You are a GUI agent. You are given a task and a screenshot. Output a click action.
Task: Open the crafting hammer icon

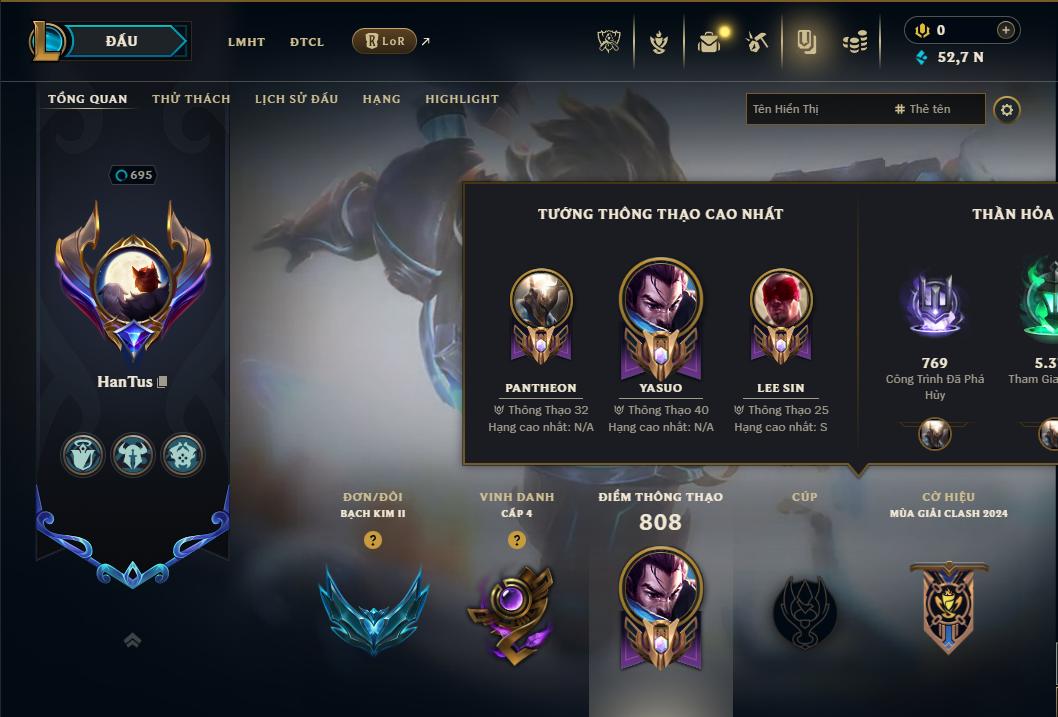click(x=757, y=42)
